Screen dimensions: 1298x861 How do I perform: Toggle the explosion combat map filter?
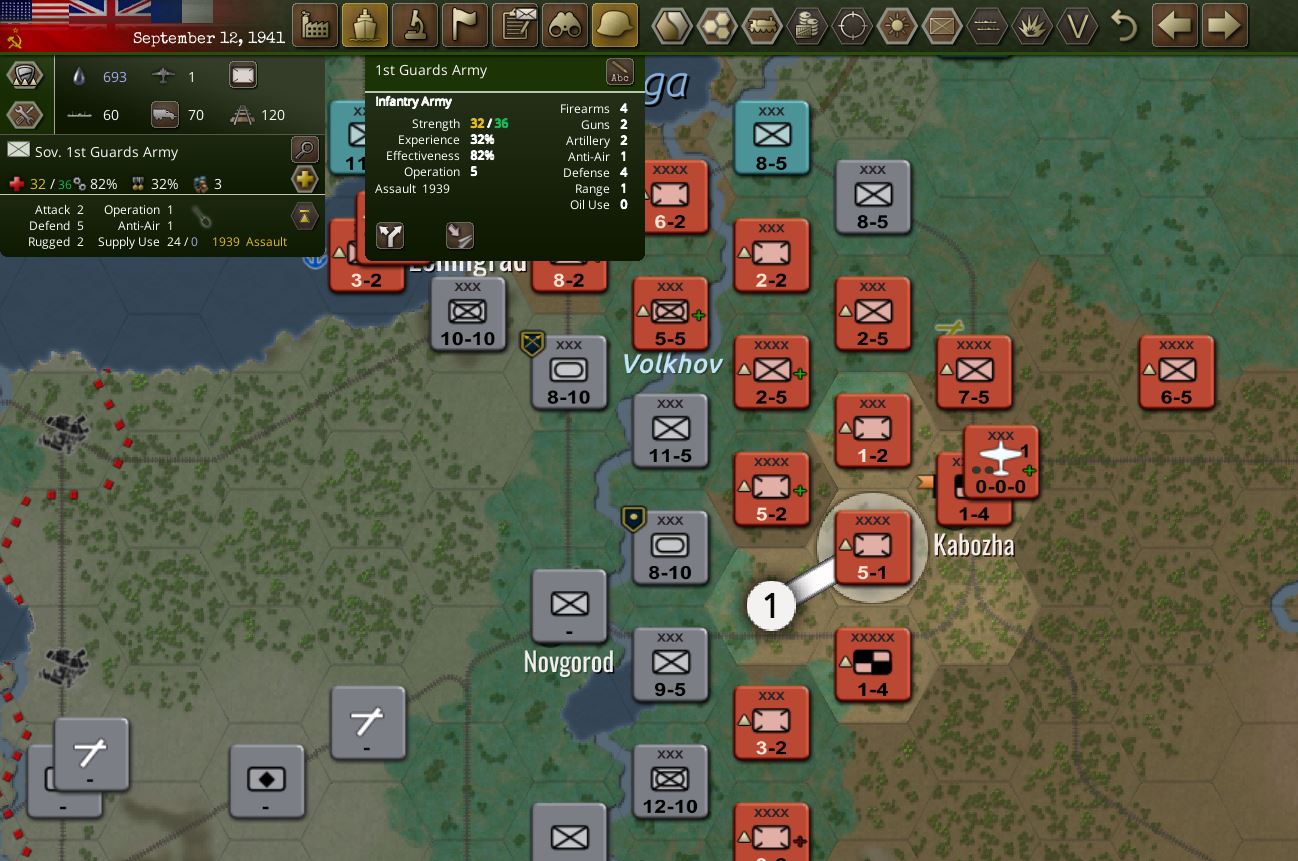click(1031, 26)
